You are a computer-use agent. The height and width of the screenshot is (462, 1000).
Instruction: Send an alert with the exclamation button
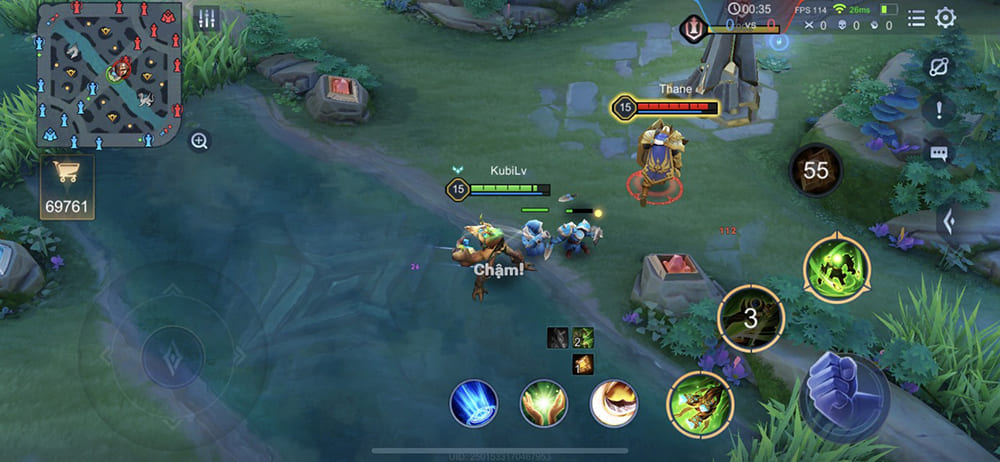(939, 109)
